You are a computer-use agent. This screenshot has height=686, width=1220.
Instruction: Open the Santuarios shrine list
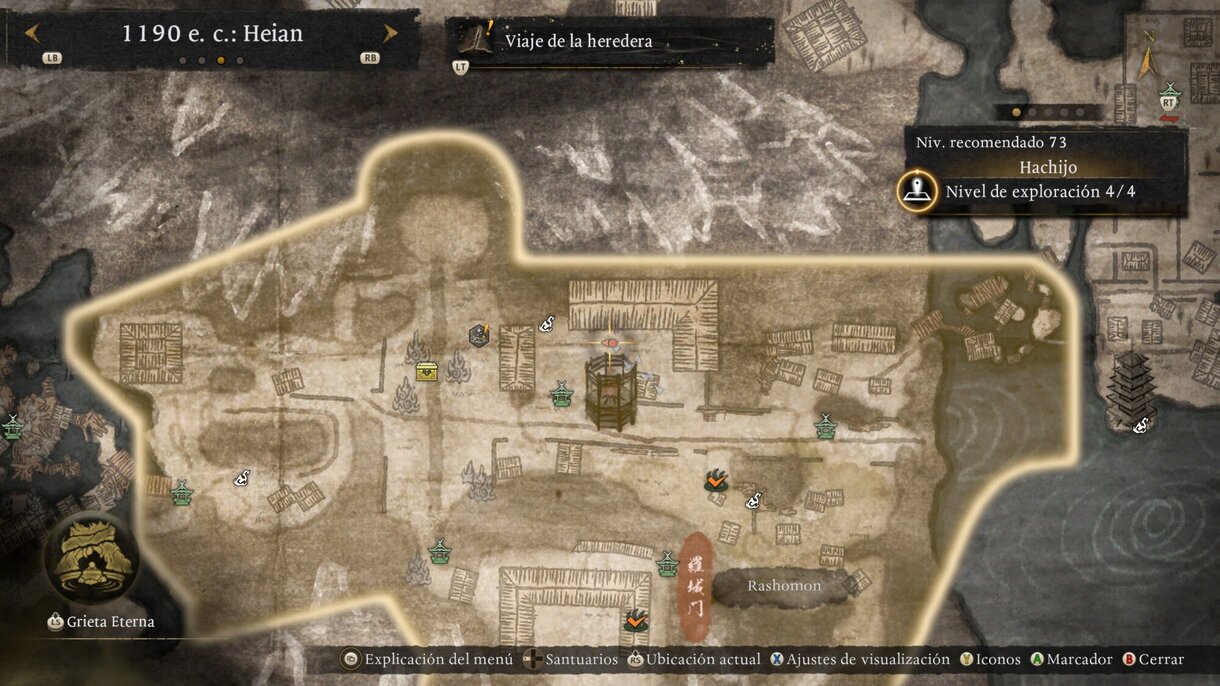click(574, 660)
